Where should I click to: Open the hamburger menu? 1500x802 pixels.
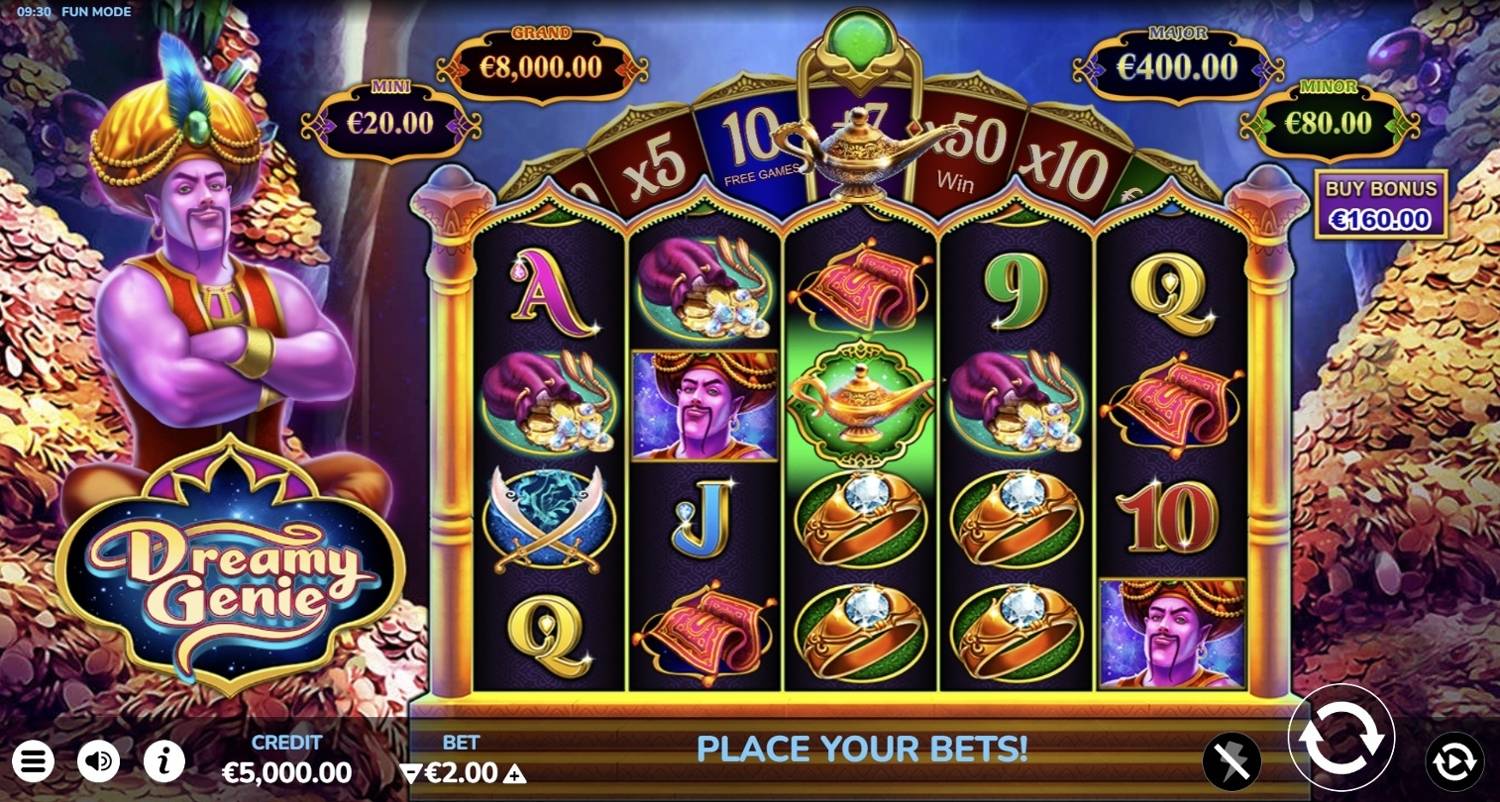point(32,762)
